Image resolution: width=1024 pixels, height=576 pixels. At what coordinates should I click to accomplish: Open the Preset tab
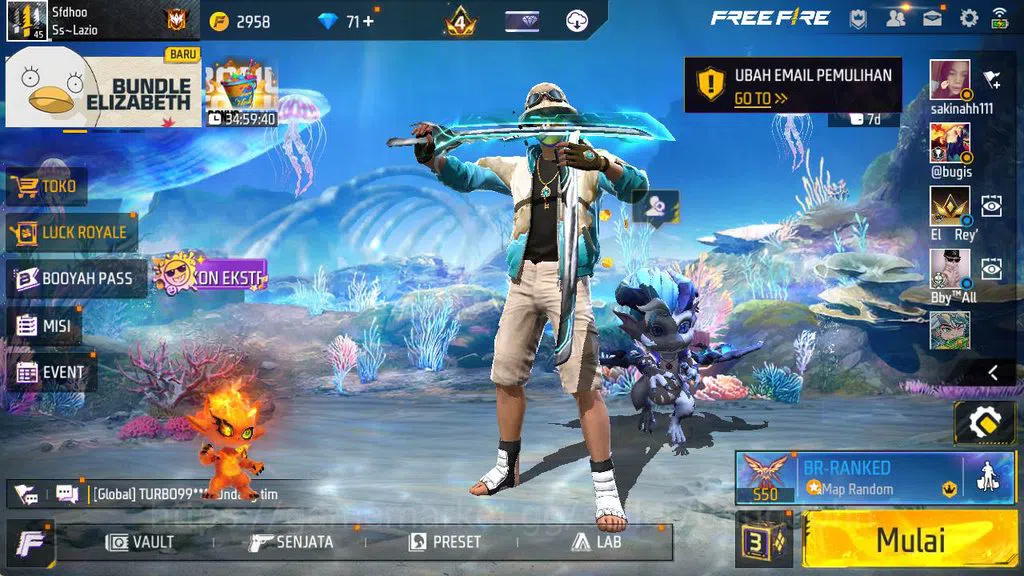click(x=445, y=542)
